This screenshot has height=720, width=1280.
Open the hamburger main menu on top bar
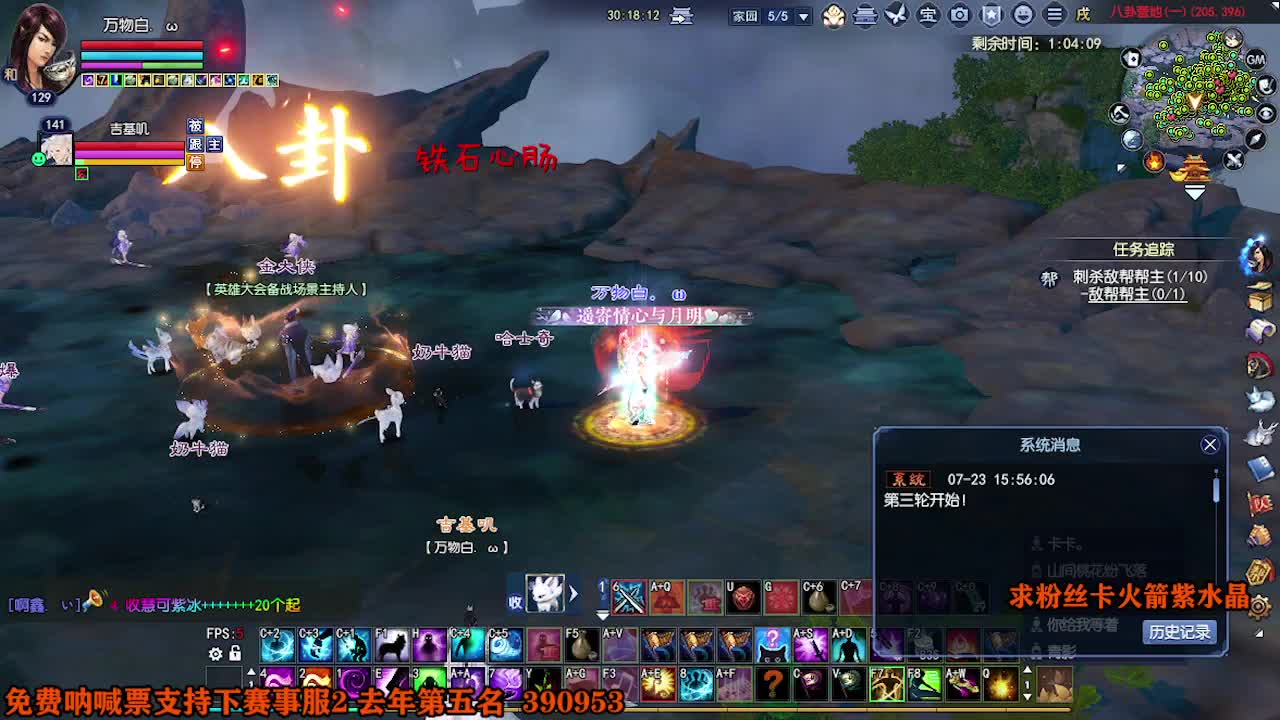tap(1055, 13)
